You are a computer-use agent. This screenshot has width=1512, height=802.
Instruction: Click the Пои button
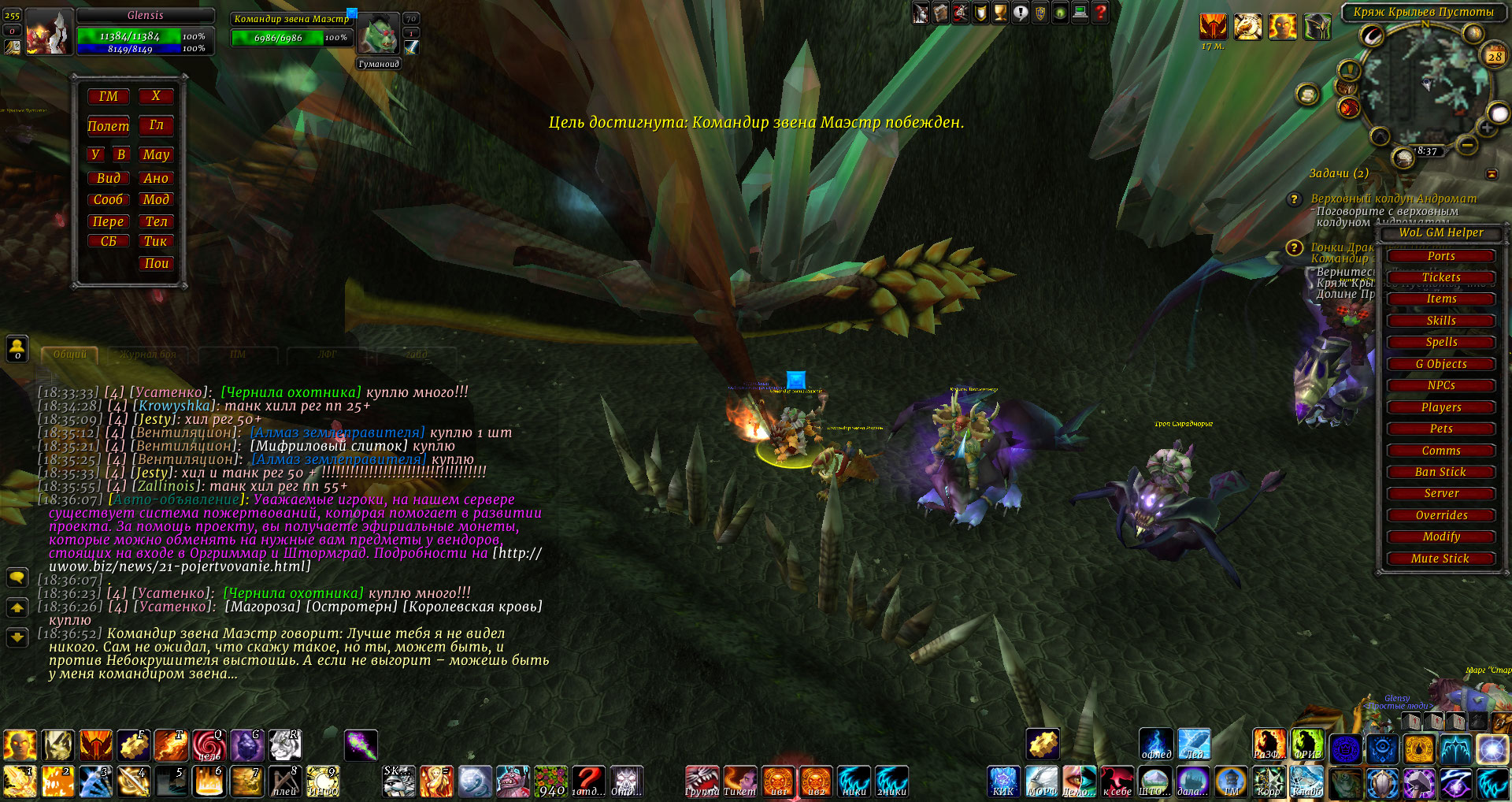(156, 263)
